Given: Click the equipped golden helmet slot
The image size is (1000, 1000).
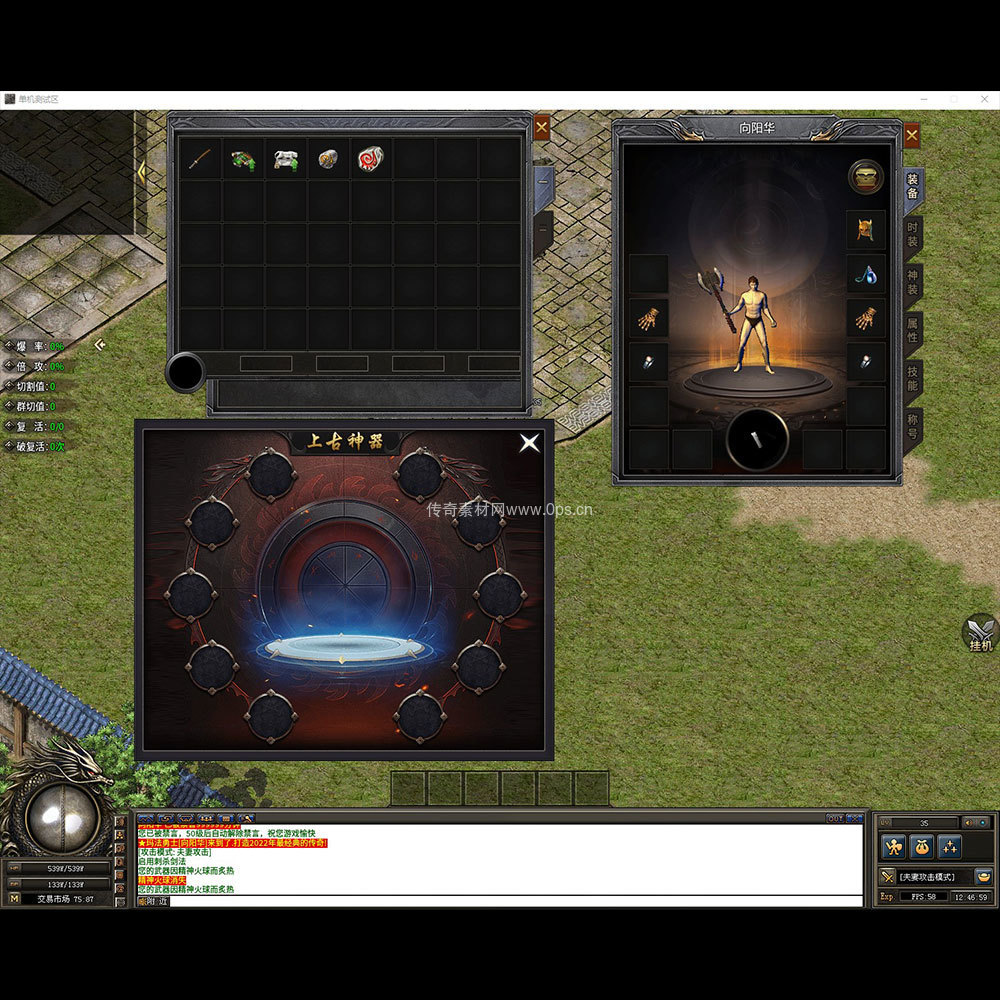Looking at the screenshot, I should (x=865, y=230).
